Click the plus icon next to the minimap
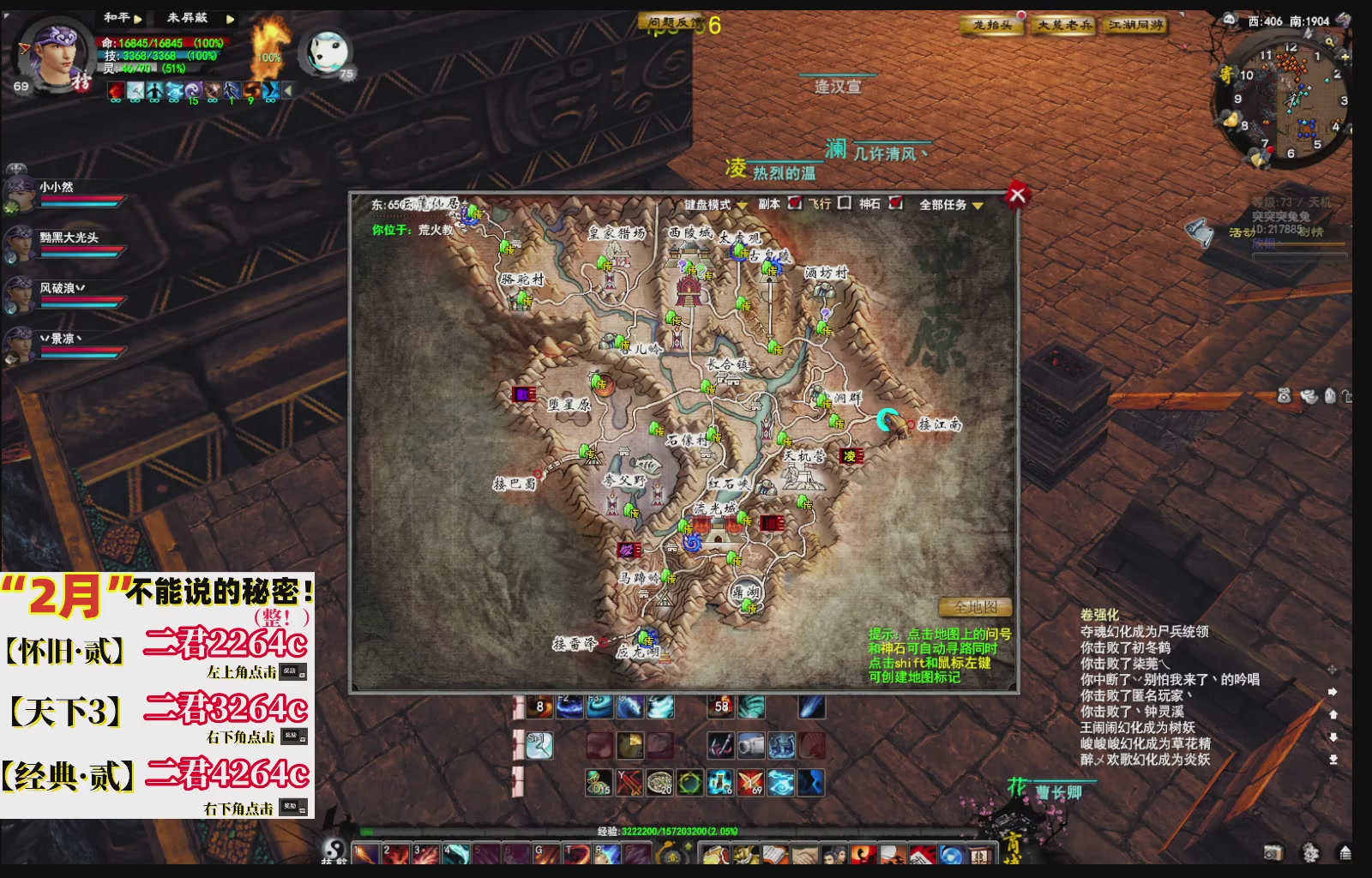Screen dimensions: 1372x878 (1345, 57)
